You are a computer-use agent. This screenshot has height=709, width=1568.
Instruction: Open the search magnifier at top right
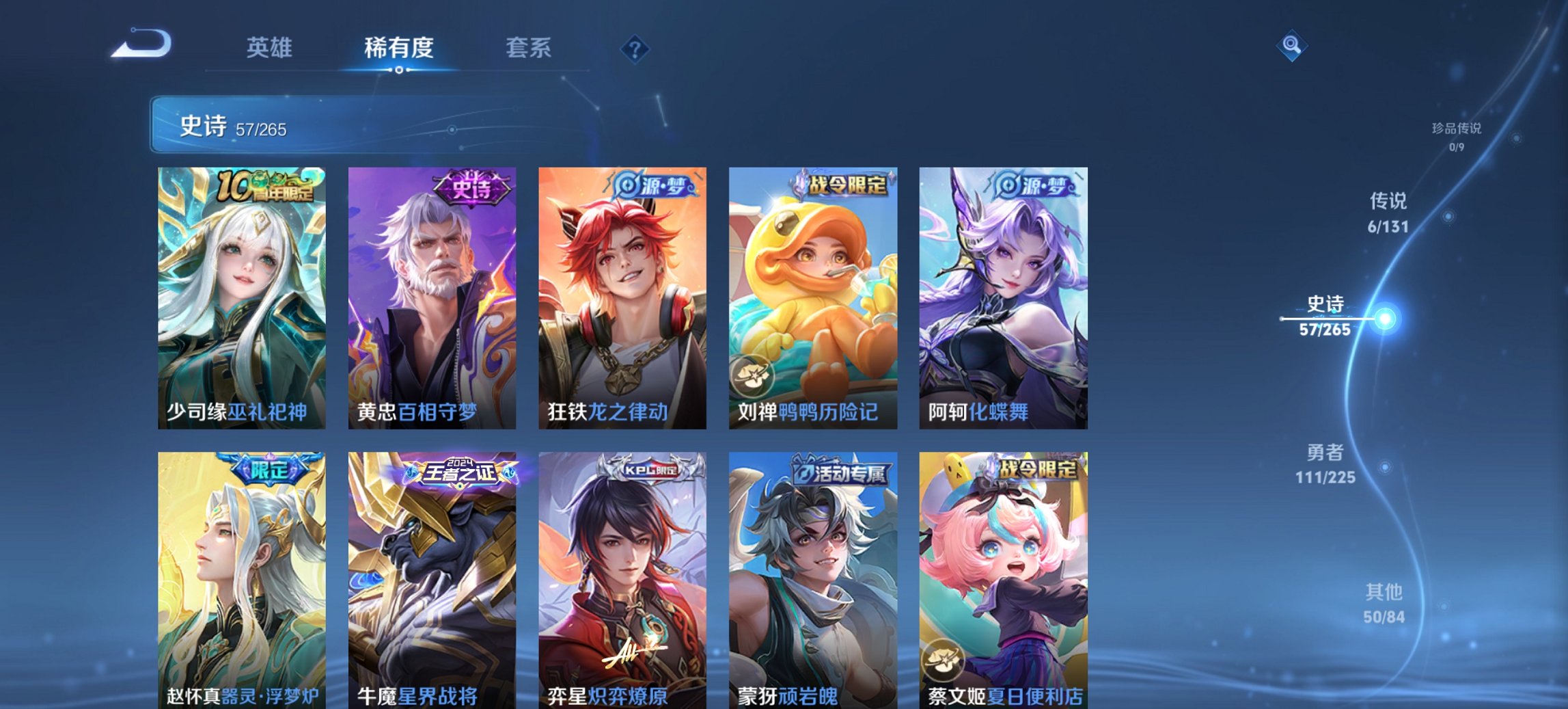[1291, 46]
